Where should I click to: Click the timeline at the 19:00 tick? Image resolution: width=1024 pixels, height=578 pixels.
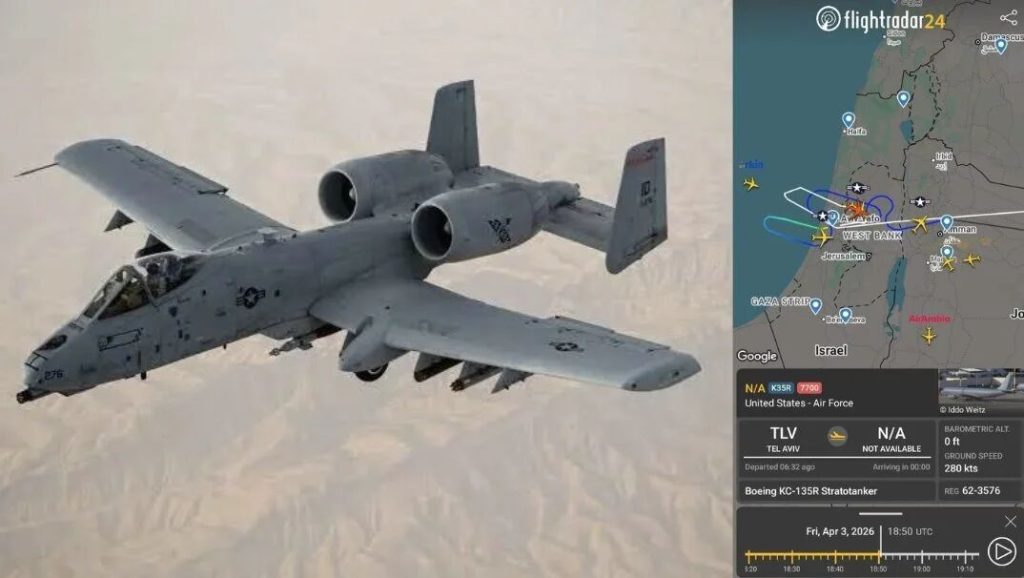point(919,555)
